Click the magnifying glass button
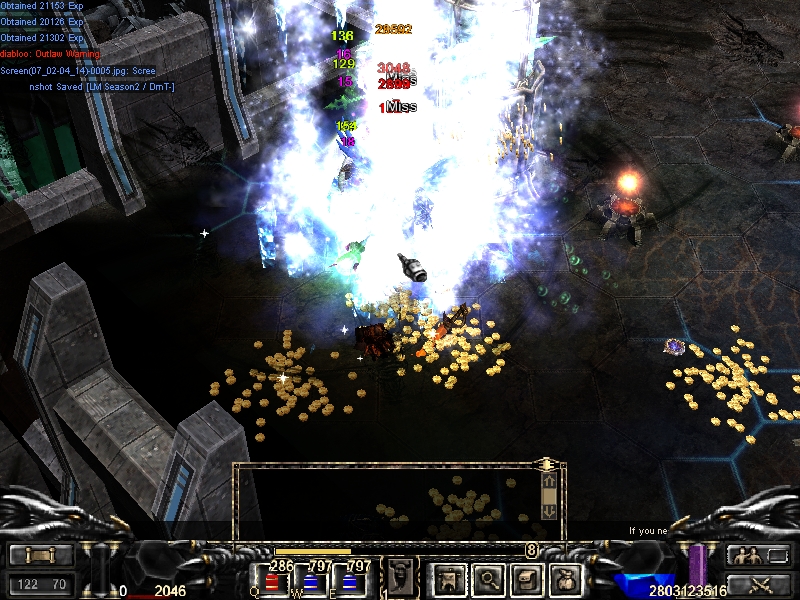800x600 pixels. pos(488,578)
